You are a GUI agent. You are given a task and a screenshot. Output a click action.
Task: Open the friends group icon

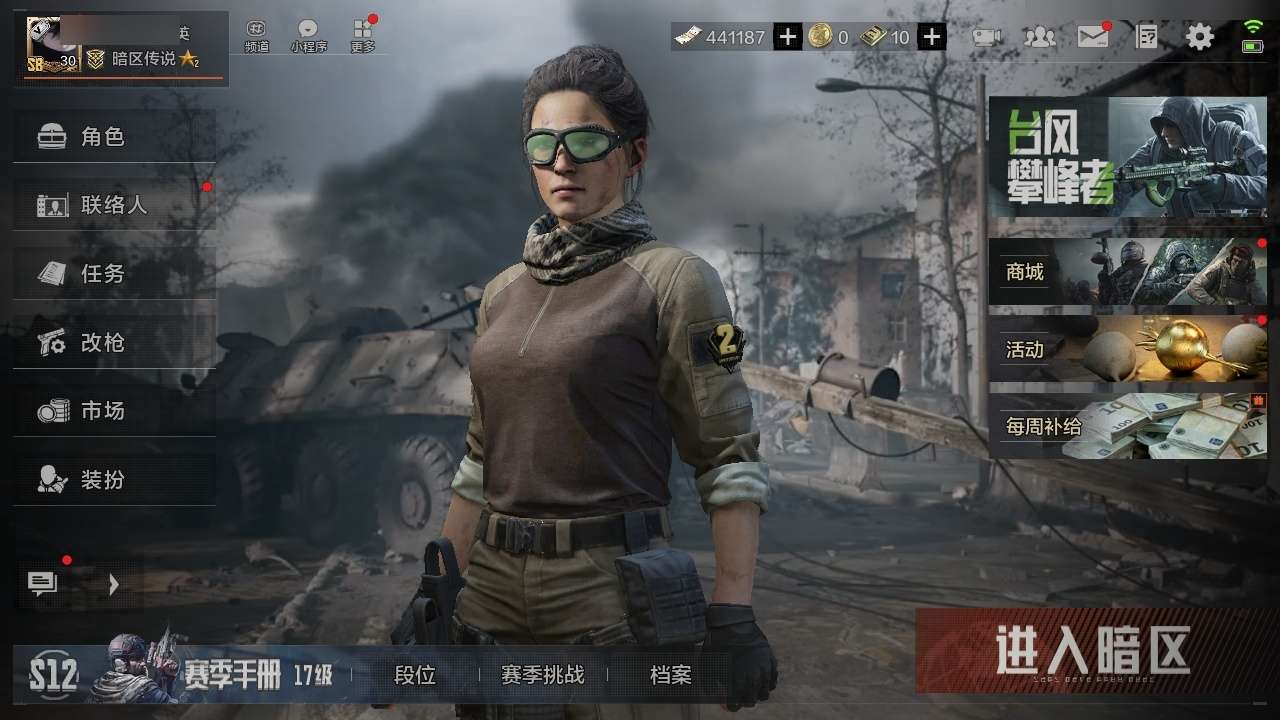click(1040, 38)
